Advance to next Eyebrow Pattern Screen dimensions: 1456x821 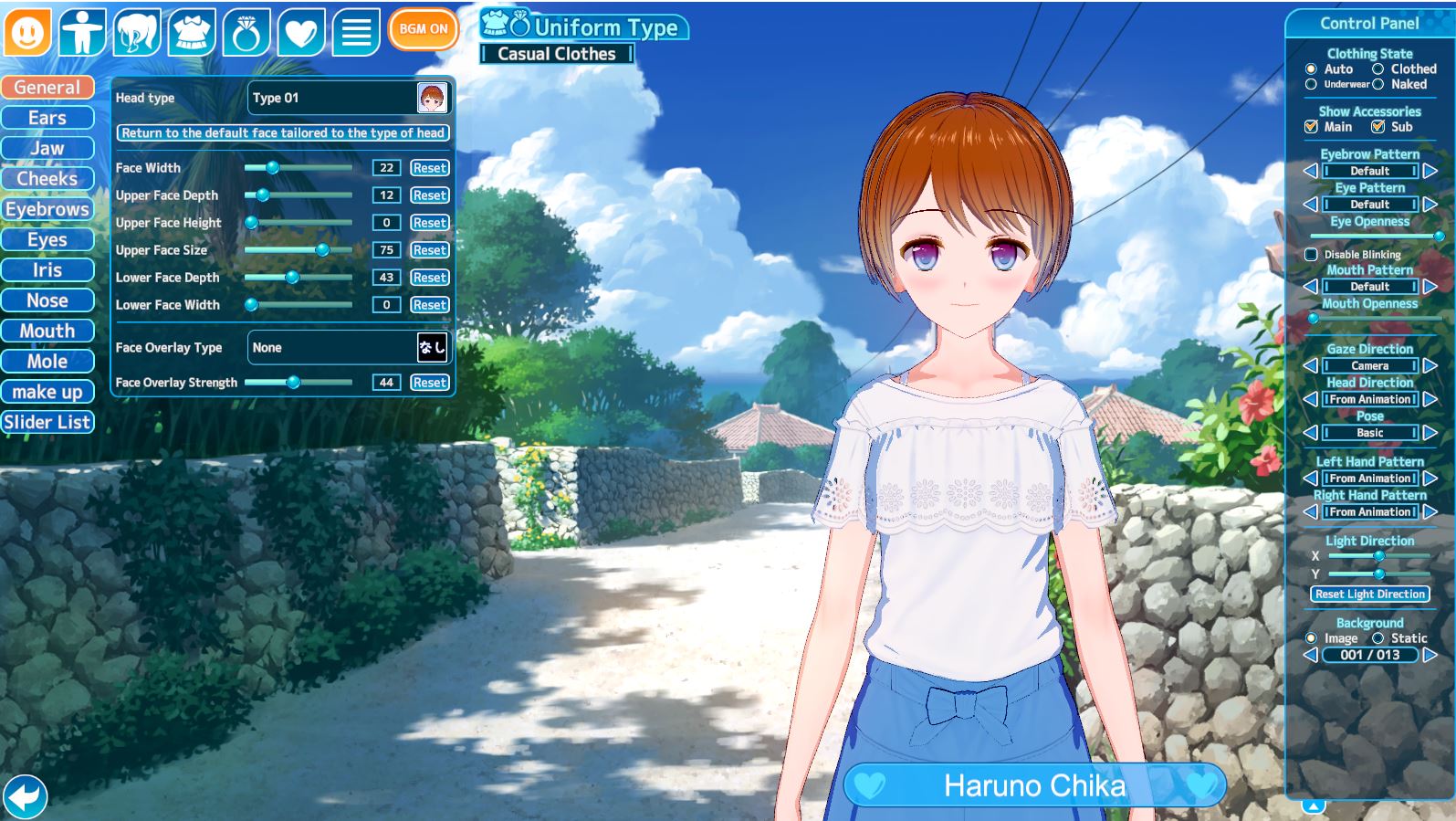tap(1430, 171)
